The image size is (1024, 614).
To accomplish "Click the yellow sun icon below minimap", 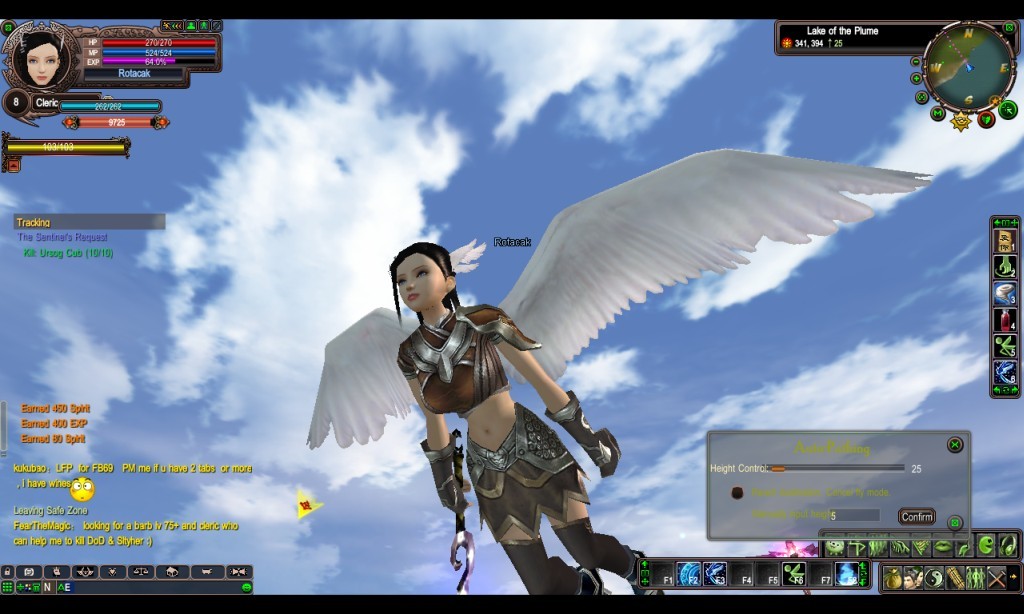I will (962, 122).
